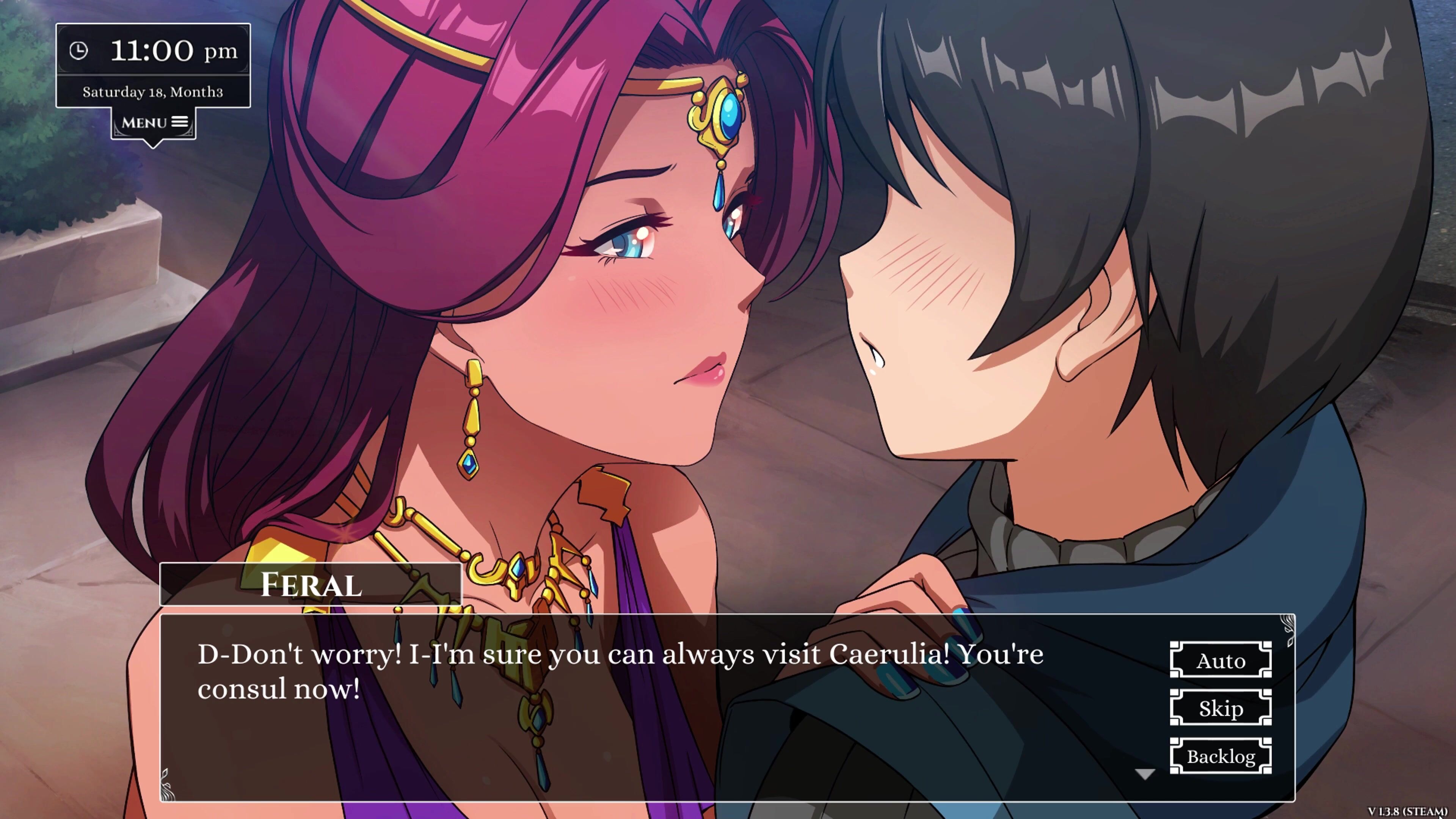1456x819 pixels.
Task: Enable Auto dialogue advance
Action: 1220,660
